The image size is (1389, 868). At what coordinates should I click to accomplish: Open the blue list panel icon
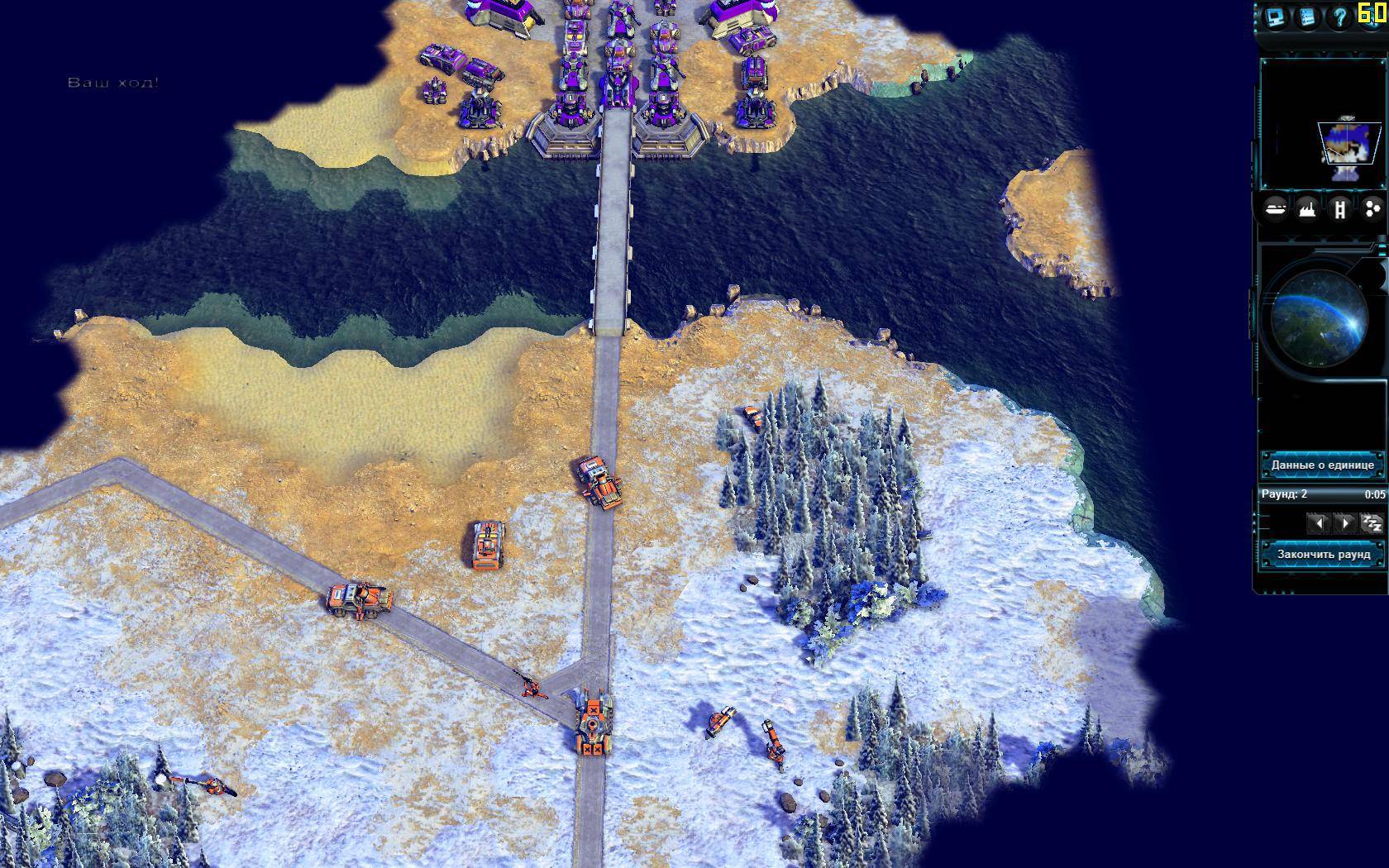(x=1307, y=17)
